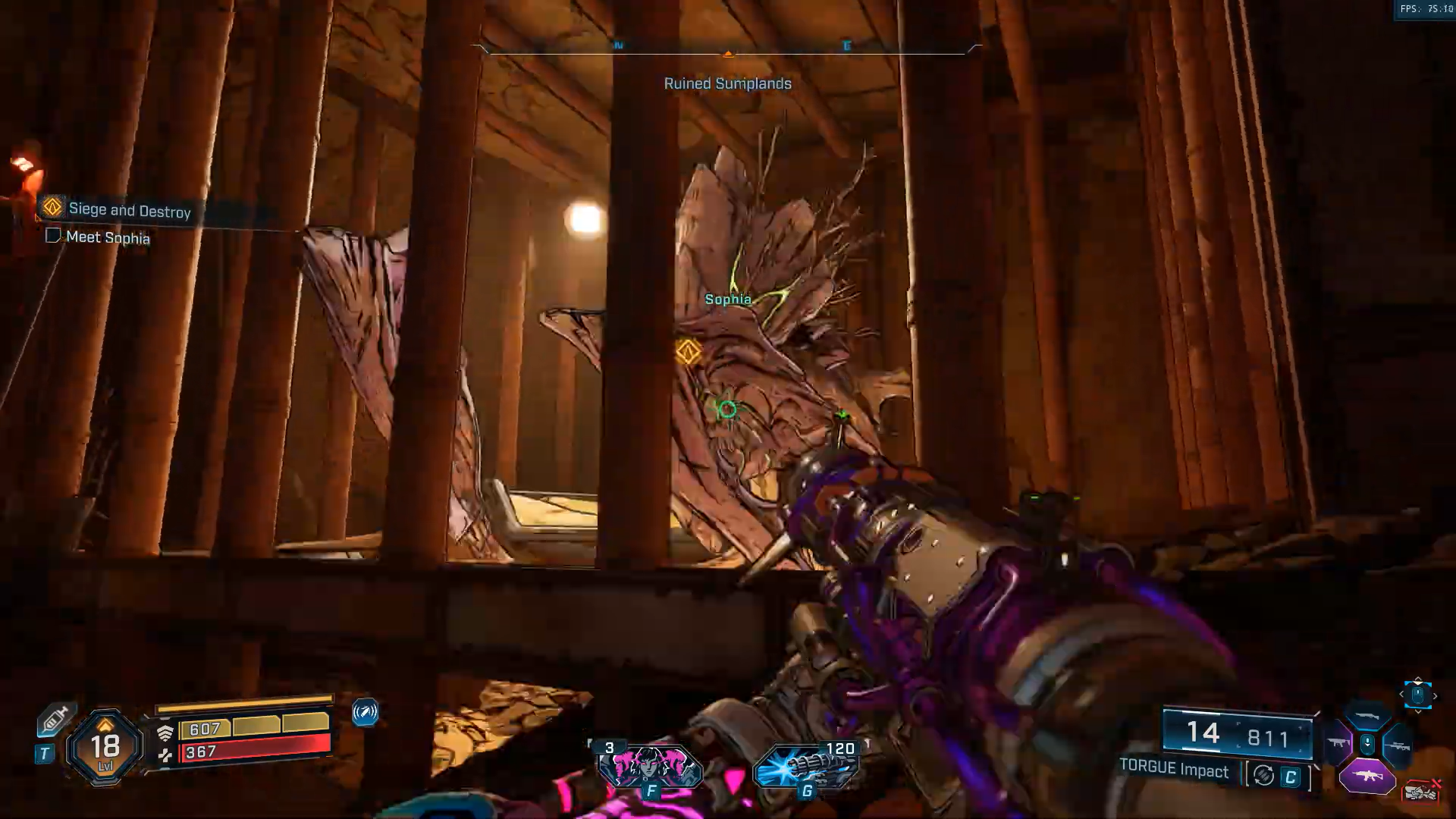Click the Sophia quest waypoint diamond marker
This screenshot has height=819, width=1456.
688,352
